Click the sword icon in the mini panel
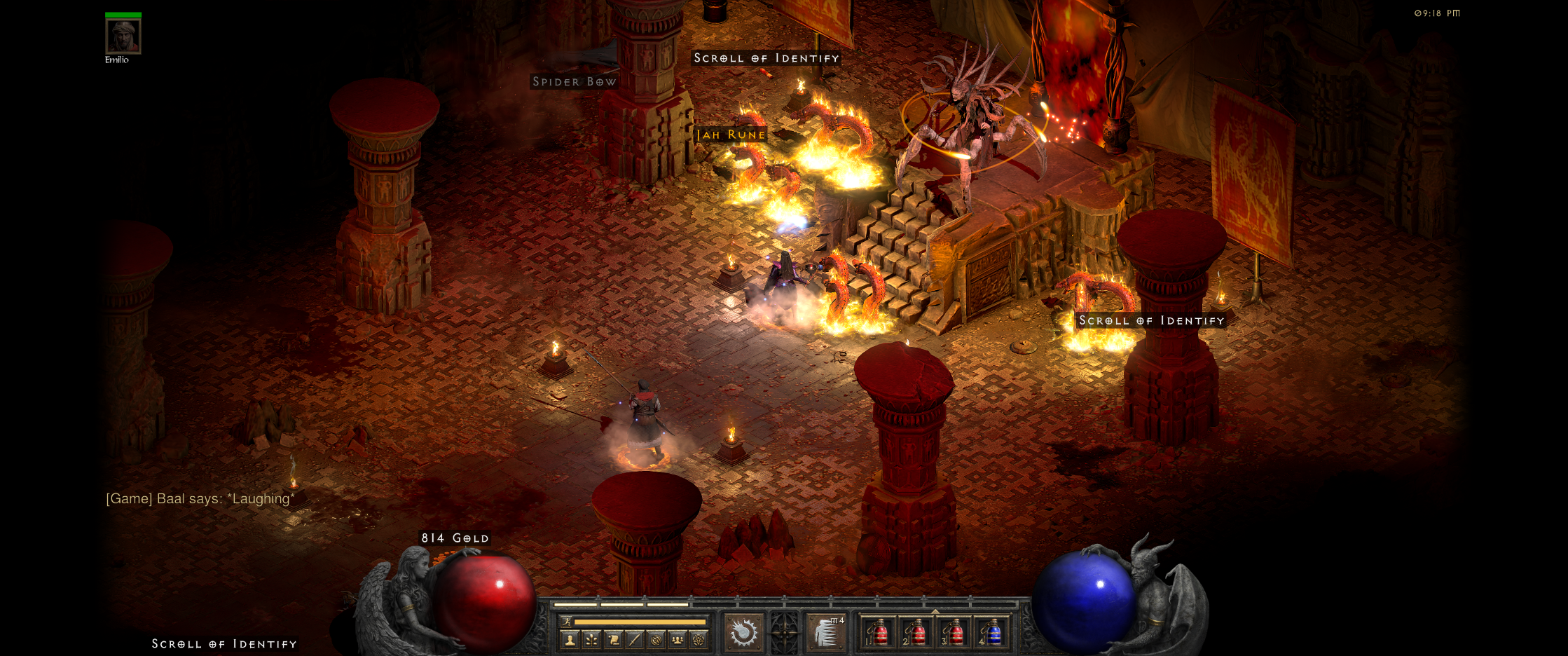 tap(635, 639)
